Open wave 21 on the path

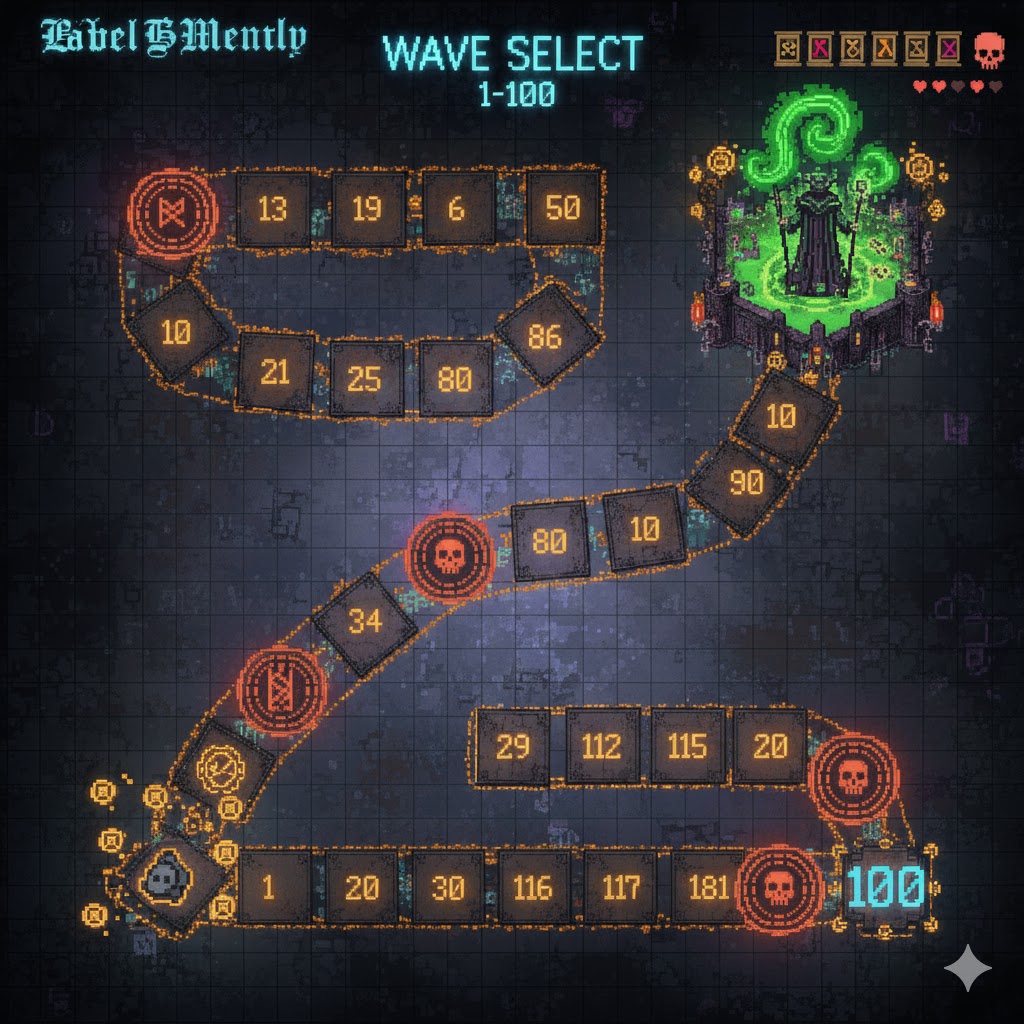pyautogui.click(x=275, y=372)
